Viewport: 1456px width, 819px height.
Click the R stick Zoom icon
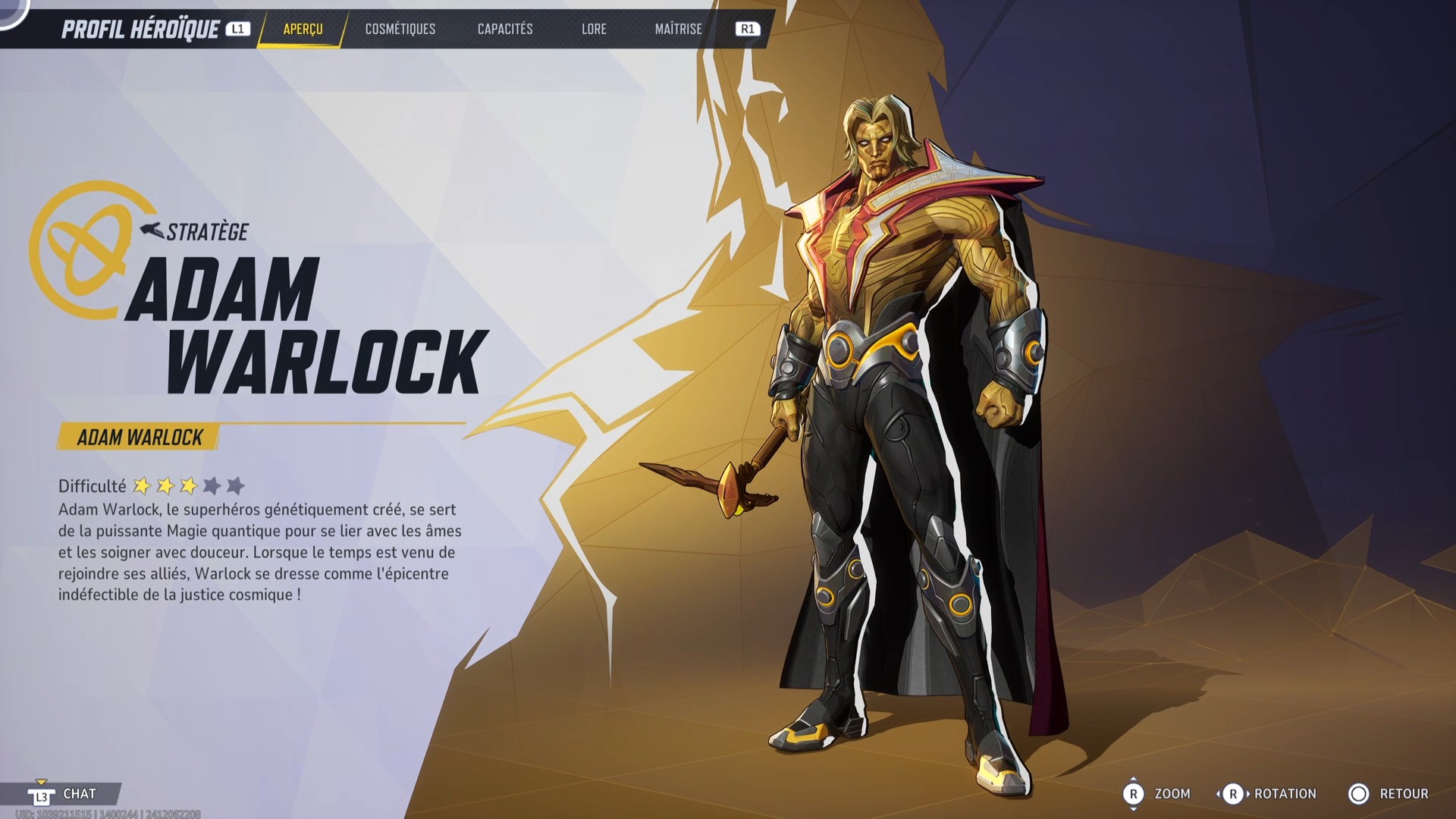[1134, 794]
